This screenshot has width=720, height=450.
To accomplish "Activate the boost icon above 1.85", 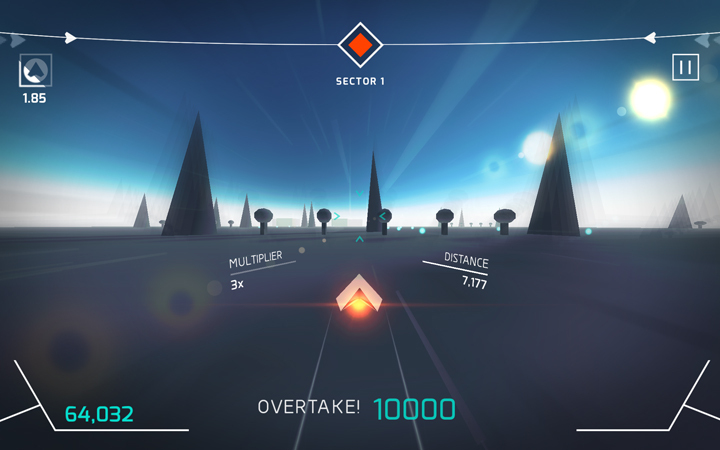I will (35, 70).
